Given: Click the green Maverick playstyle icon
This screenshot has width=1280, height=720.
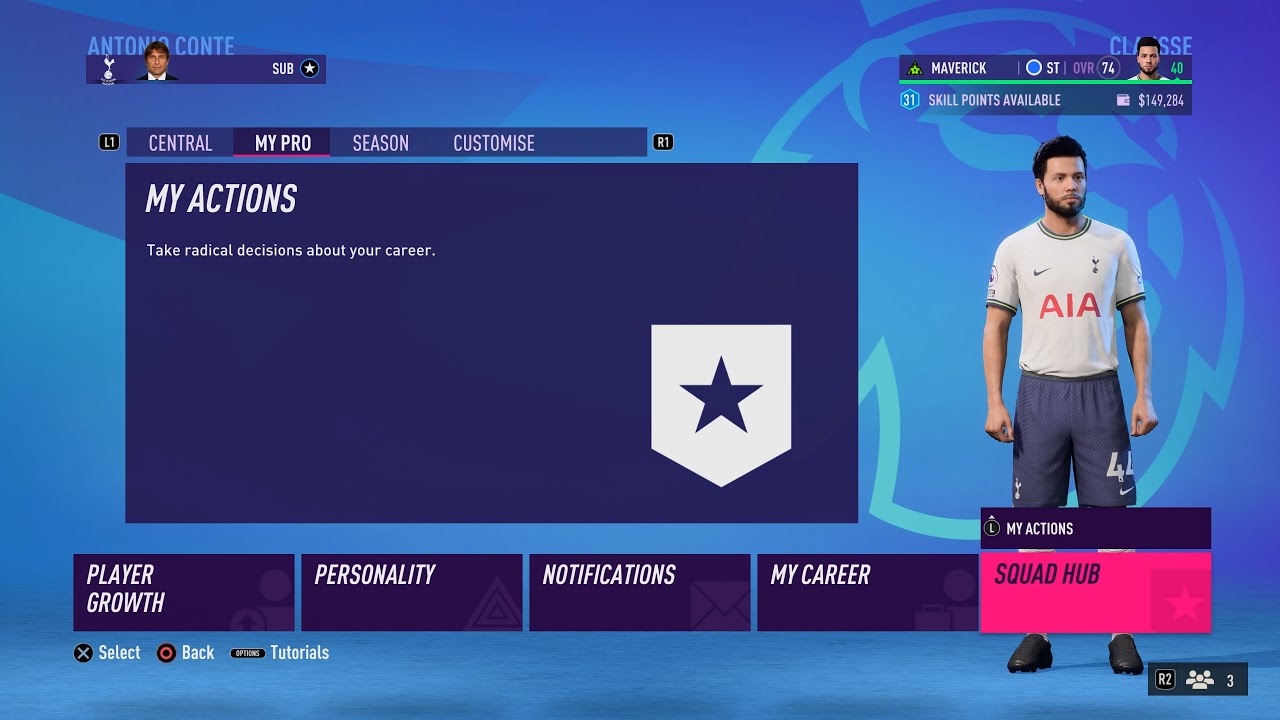Looking at the screenshot, I should (913, 68).
